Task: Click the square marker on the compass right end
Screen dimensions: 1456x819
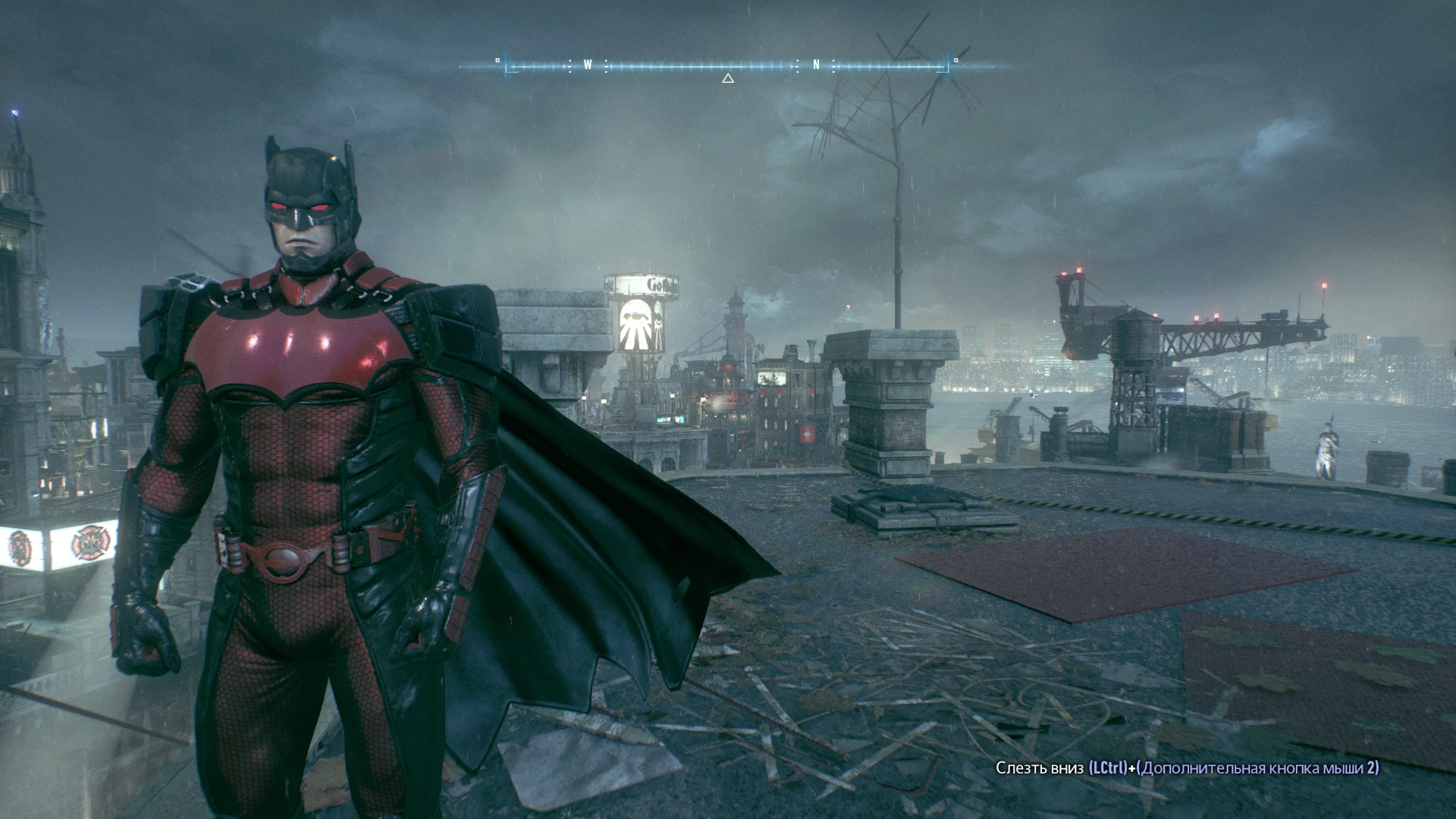Action: [955, 59]
